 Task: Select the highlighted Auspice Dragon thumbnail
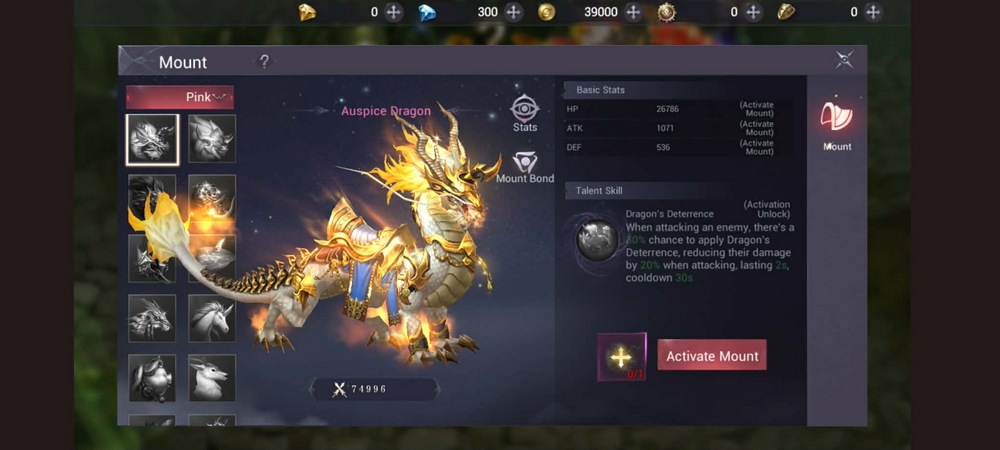pos(152,139)
